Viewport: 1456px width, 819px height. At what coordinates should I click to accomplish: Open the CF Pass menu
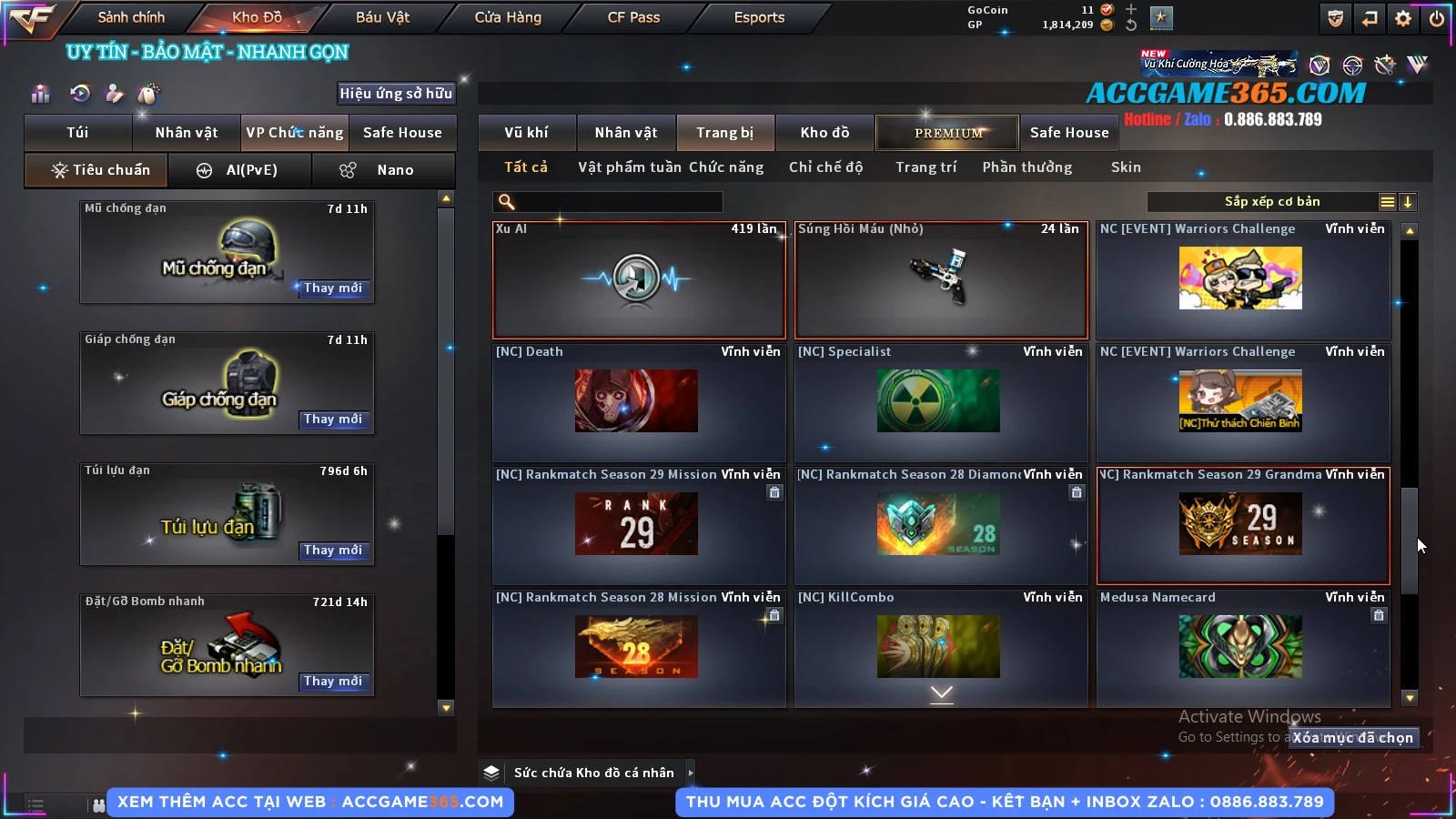(633, 17)
